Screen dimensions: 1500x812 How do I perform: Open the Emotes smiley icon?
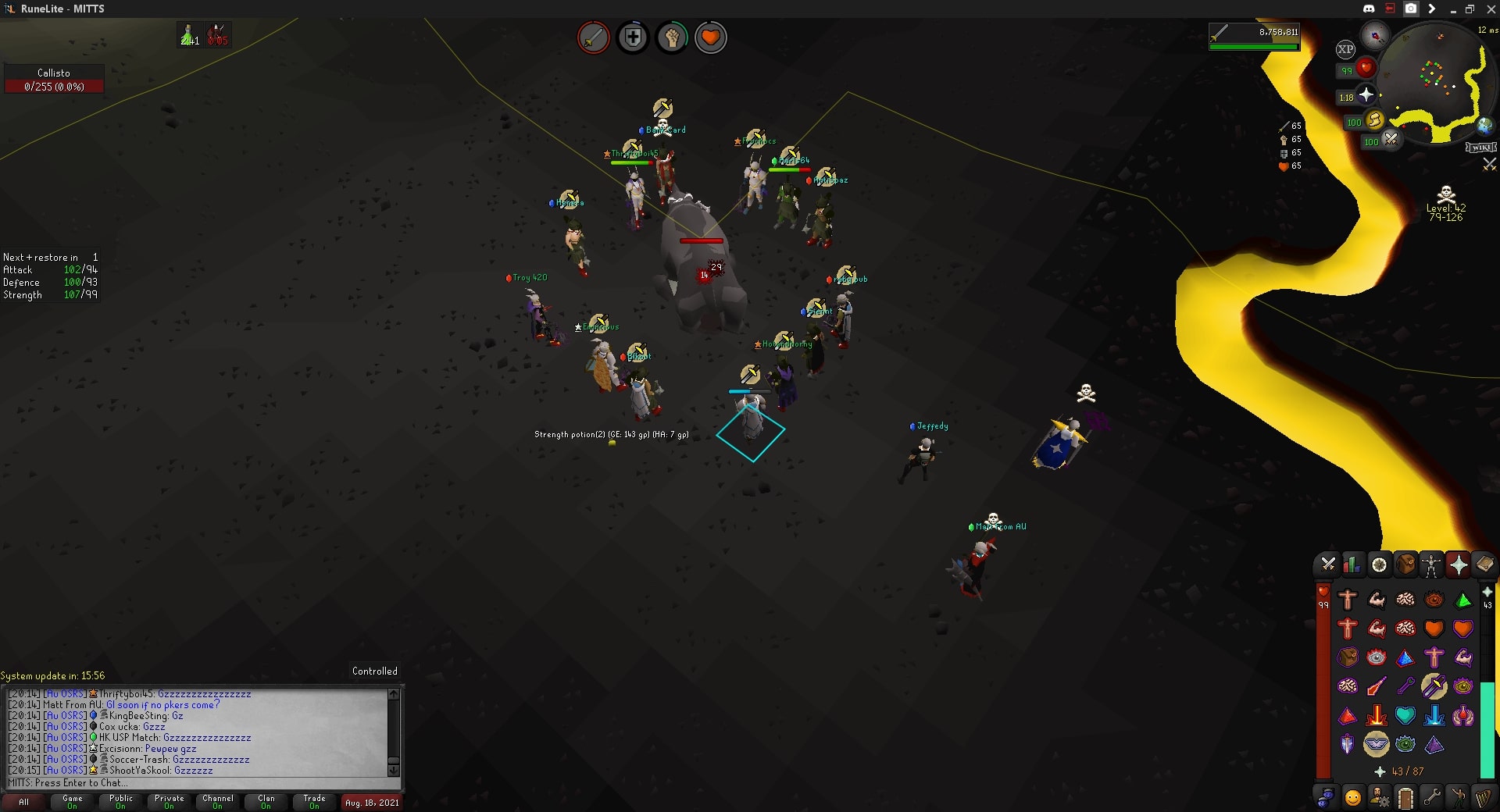pyautogui.click(x=1353, y=796)
